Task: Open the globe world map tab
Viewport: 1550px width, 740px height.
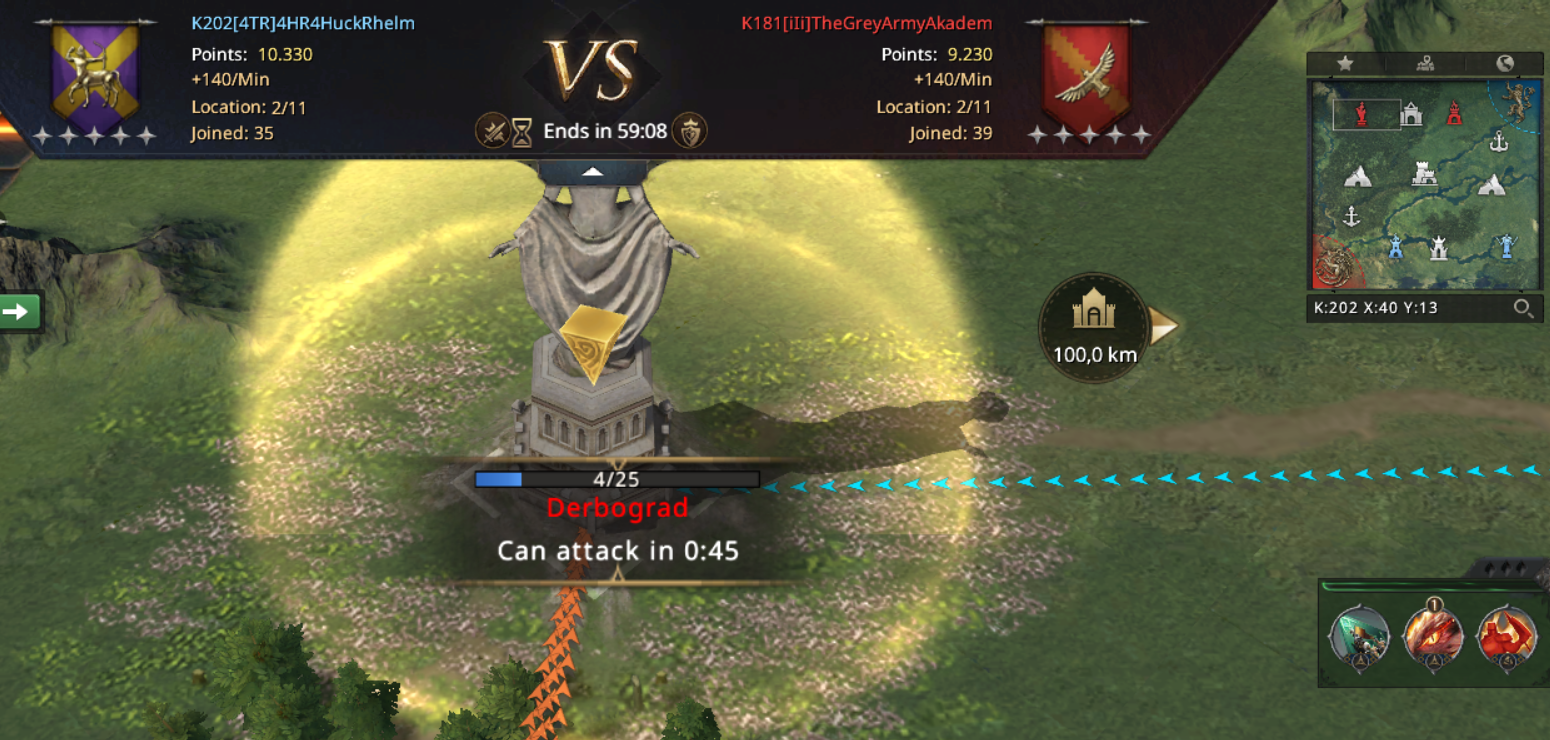Action: [1505, 64]
